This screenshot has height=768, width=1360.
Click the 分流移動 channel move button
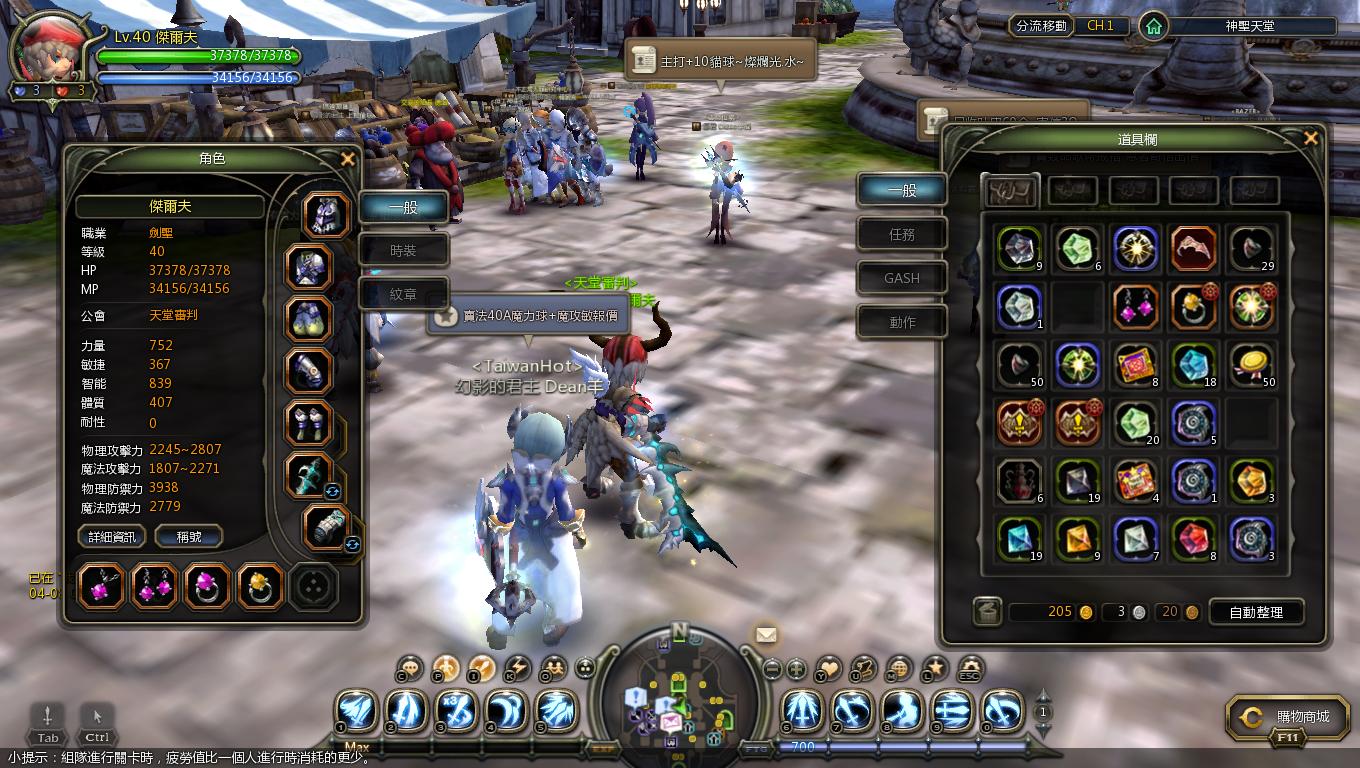(1040, 26)
